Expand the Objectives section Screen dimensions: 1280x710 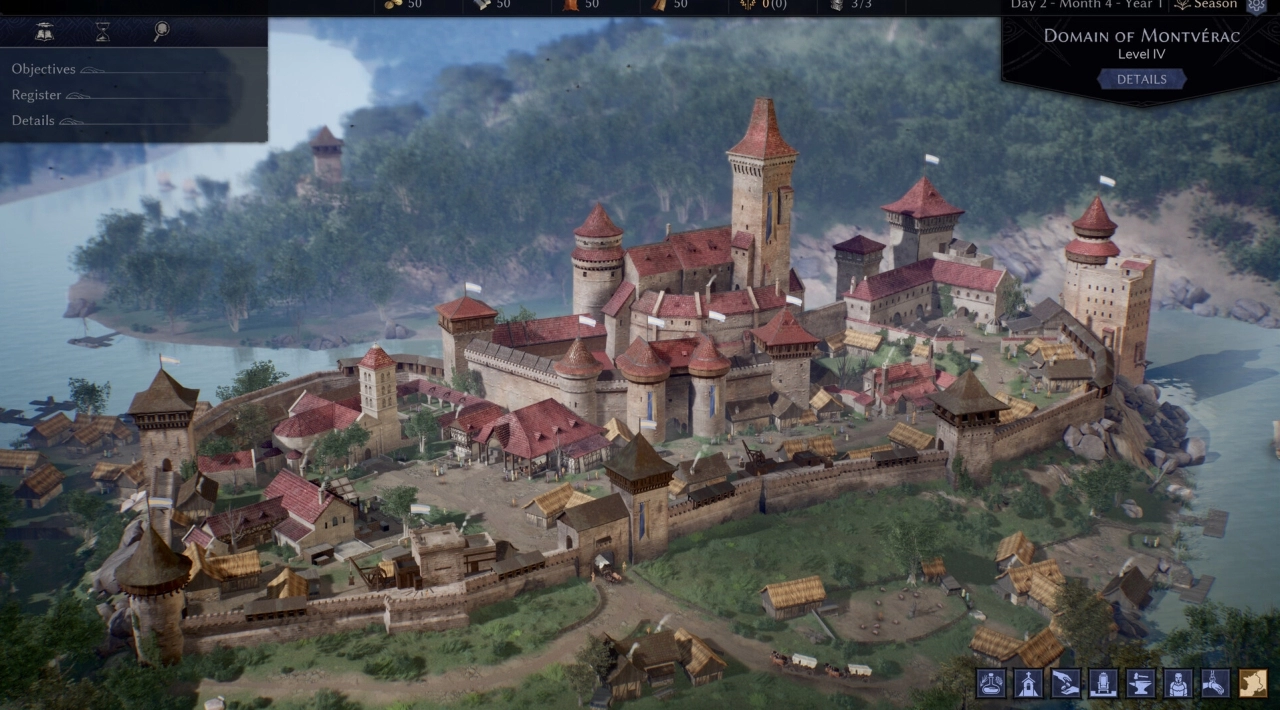44,69
